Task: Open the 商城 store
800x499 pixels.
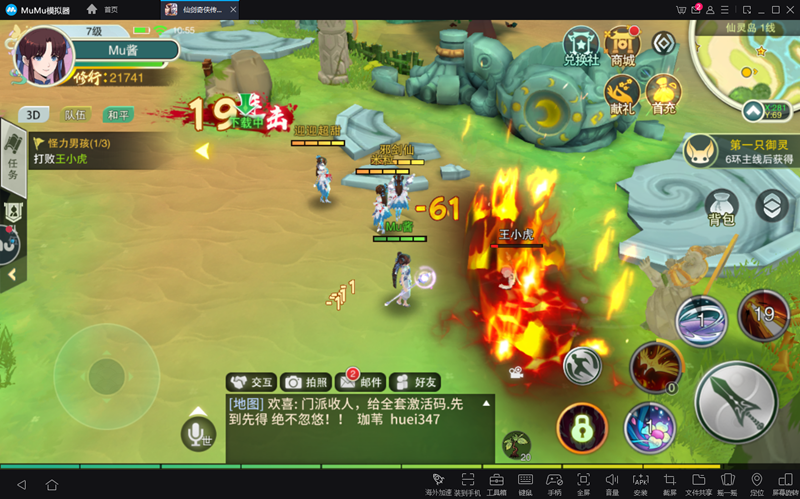Action: click(623, 47)
